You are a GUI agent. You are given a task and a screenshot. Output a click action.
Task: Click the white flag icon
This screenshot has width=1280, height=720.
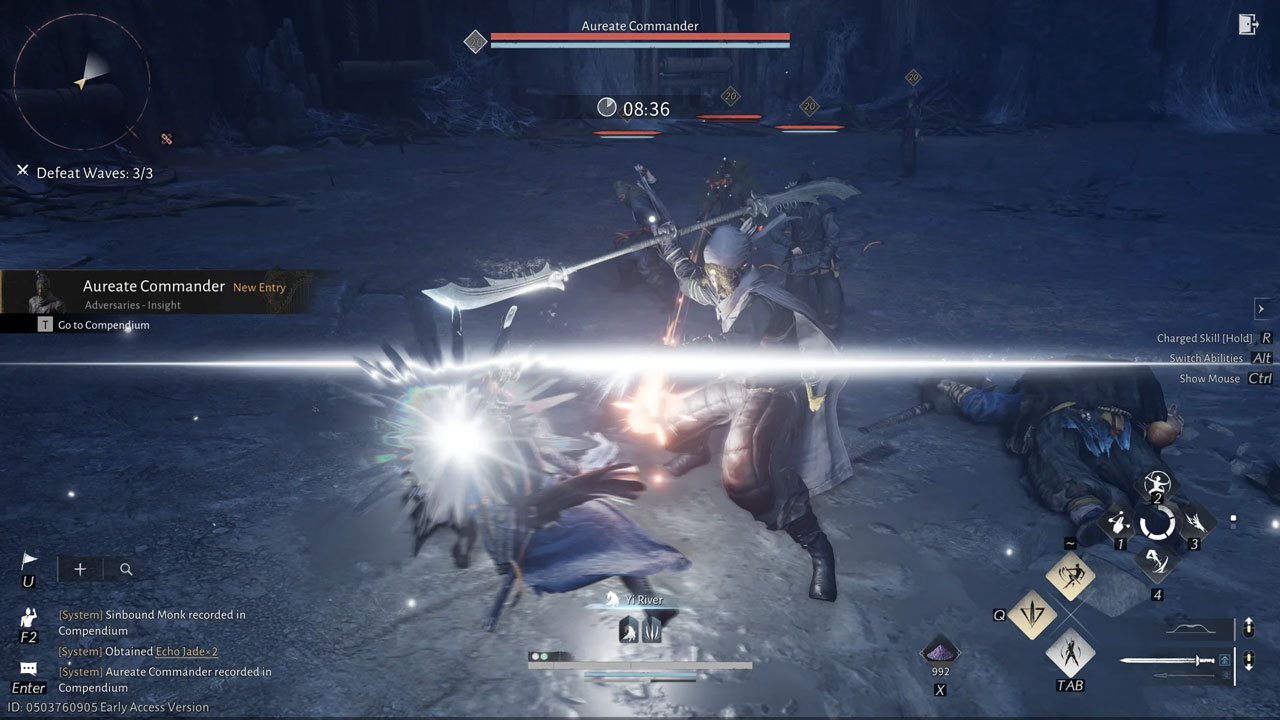[x=29, y=561]
